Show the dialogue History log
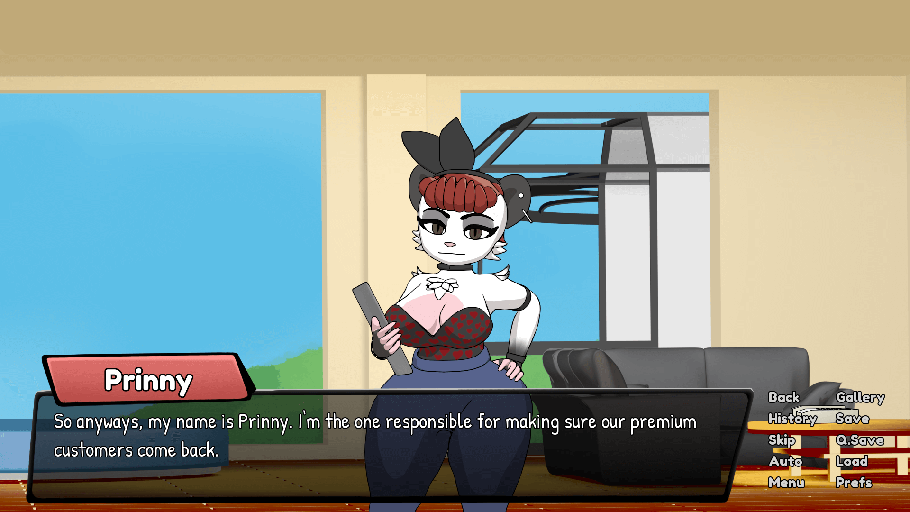Image resolution: width=910 pixels, height=512 pixels. coord(792,419)
